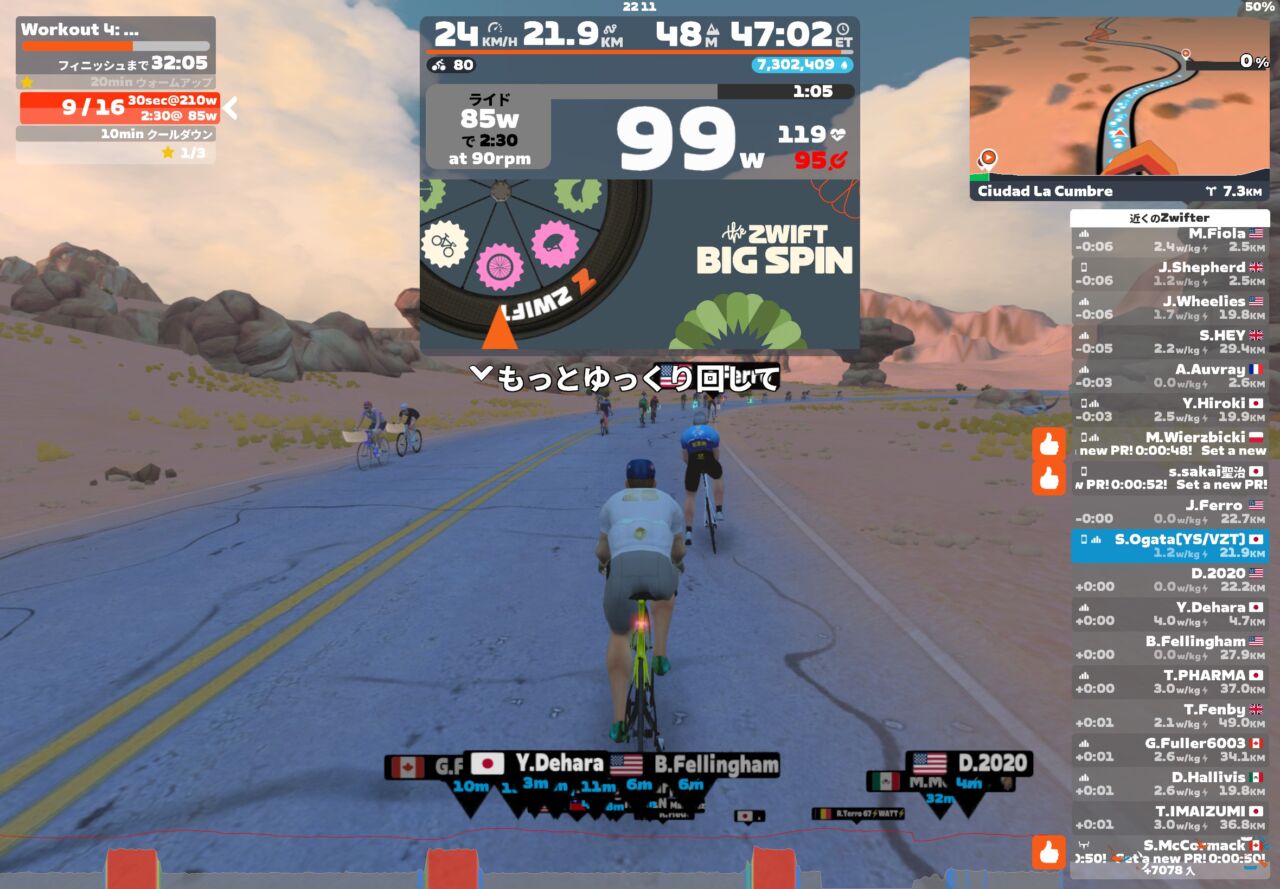Choose Y.Hiroki in the nearby list
The width and height of the screenshot is (1280, 889).
pyautogui.click(x=1169, y=410)
